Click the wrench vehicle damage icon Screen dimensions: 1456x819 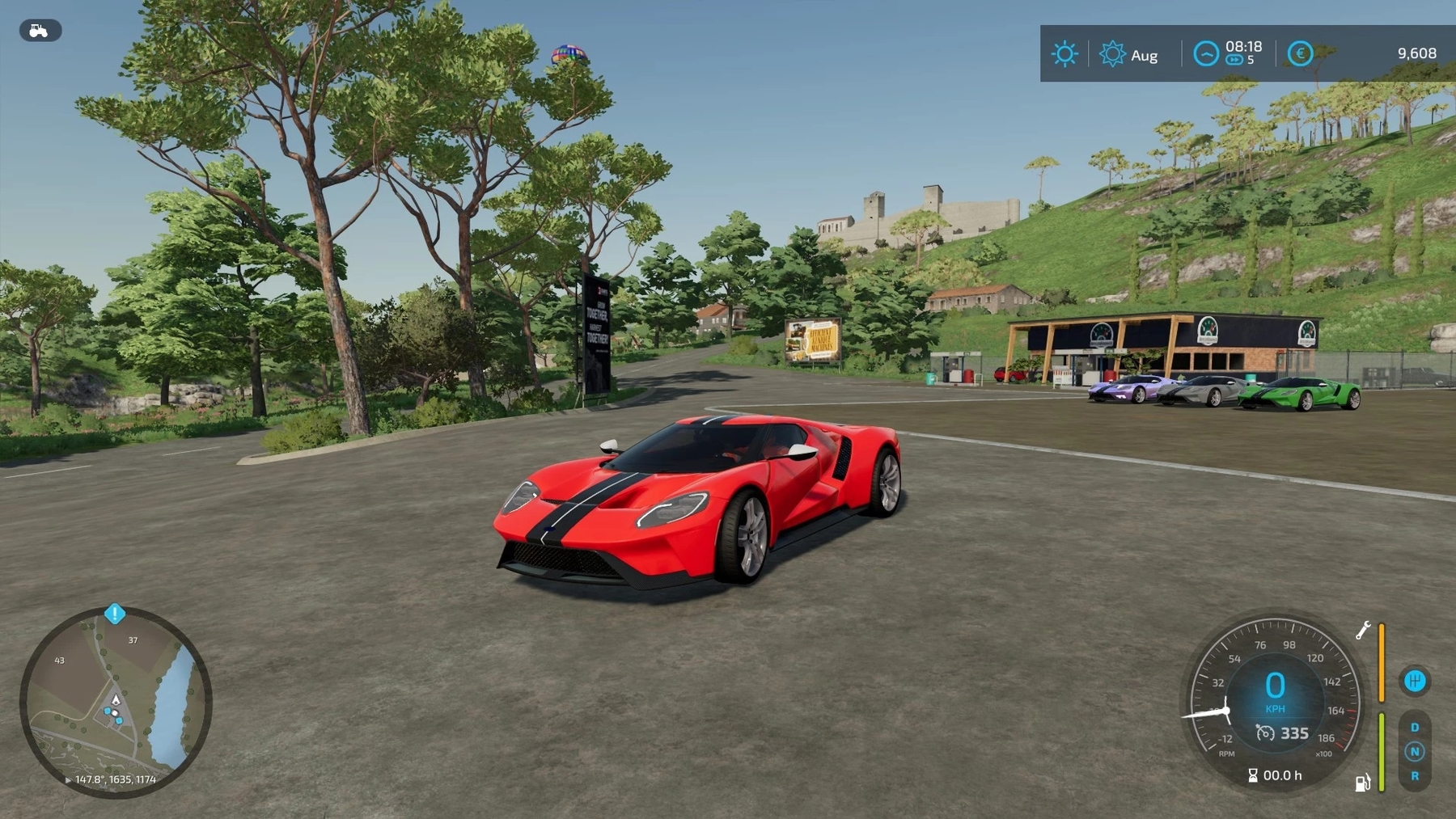click(x=1363, y=631)
